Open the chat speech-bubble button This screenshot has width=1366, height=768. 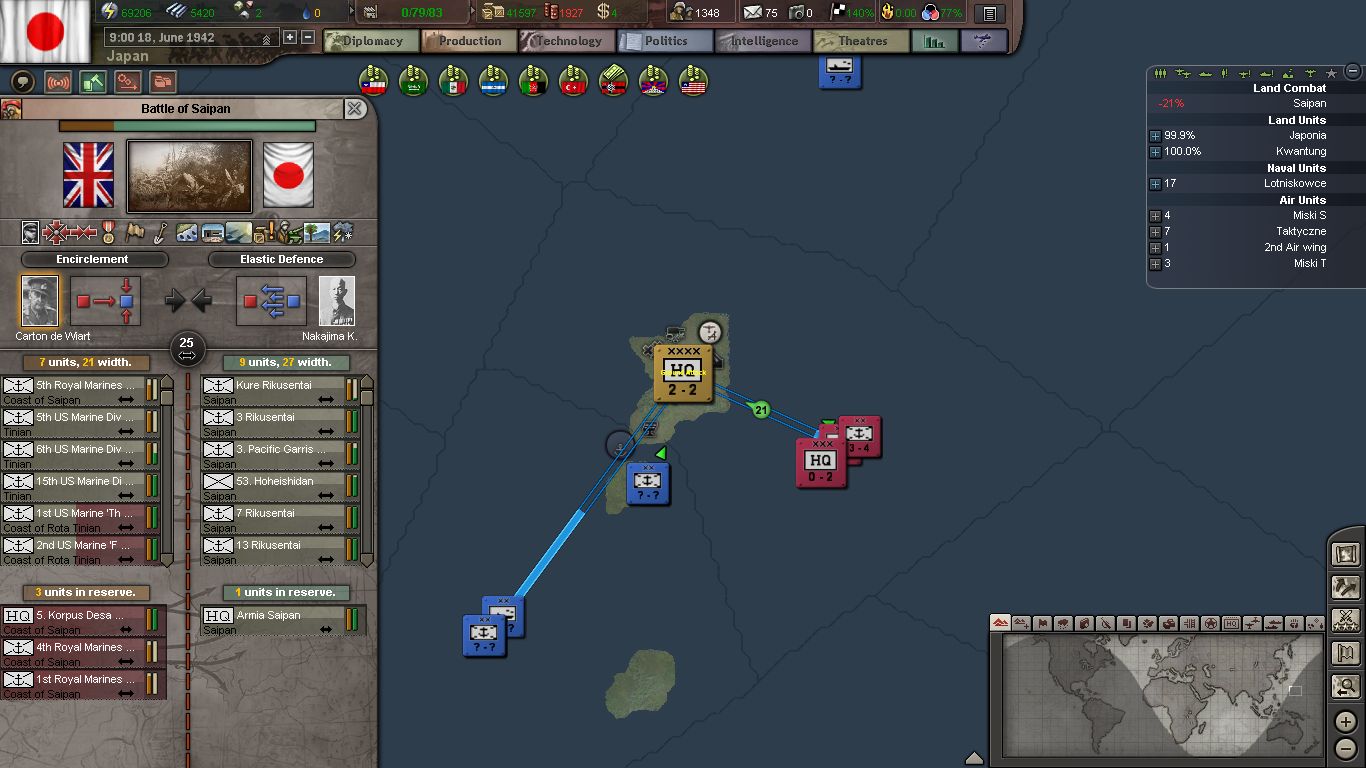pyautogui.click(x=22, y=82)
